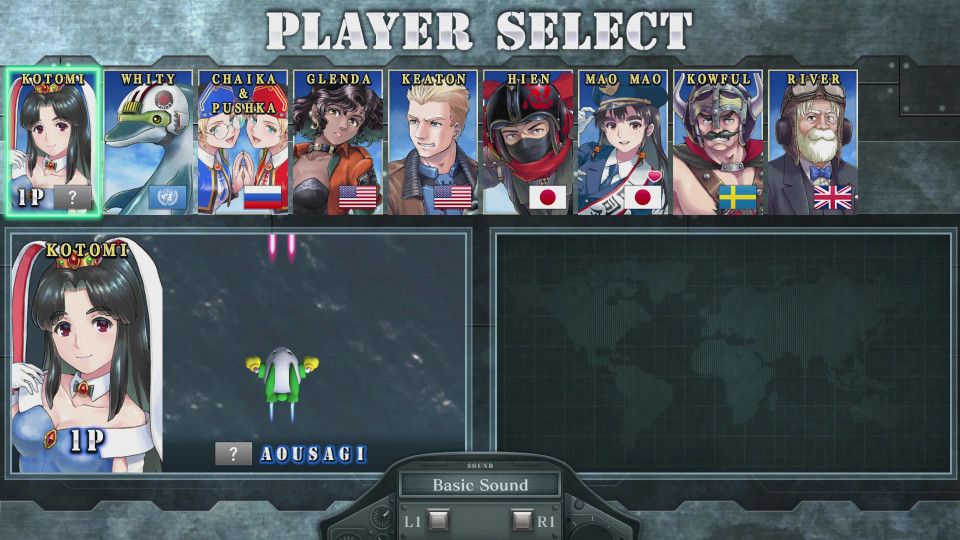Click the question mark beside Aousagi

click(233, 454)
